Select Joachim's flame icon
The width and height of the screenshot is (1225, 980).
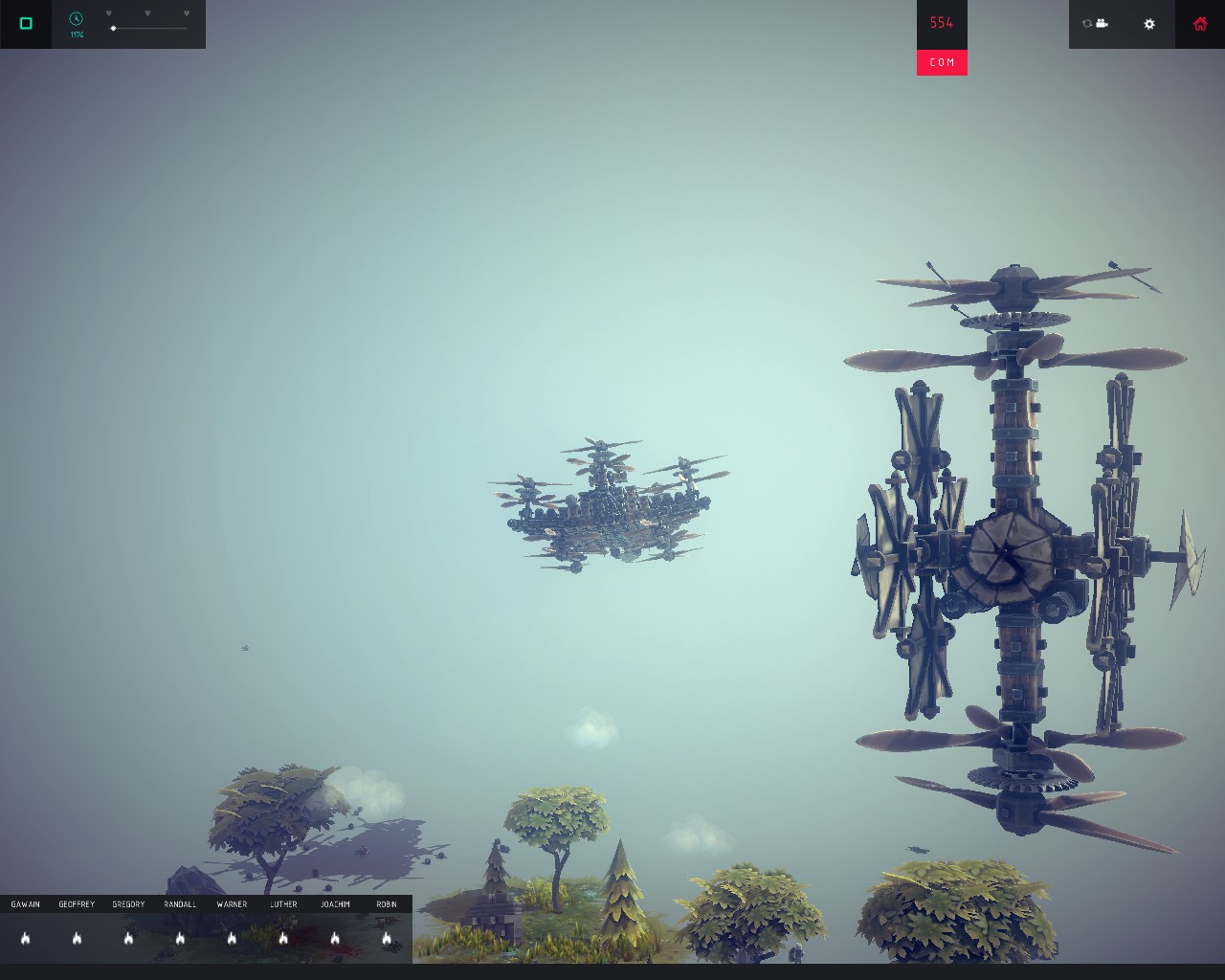click(336, 938)
